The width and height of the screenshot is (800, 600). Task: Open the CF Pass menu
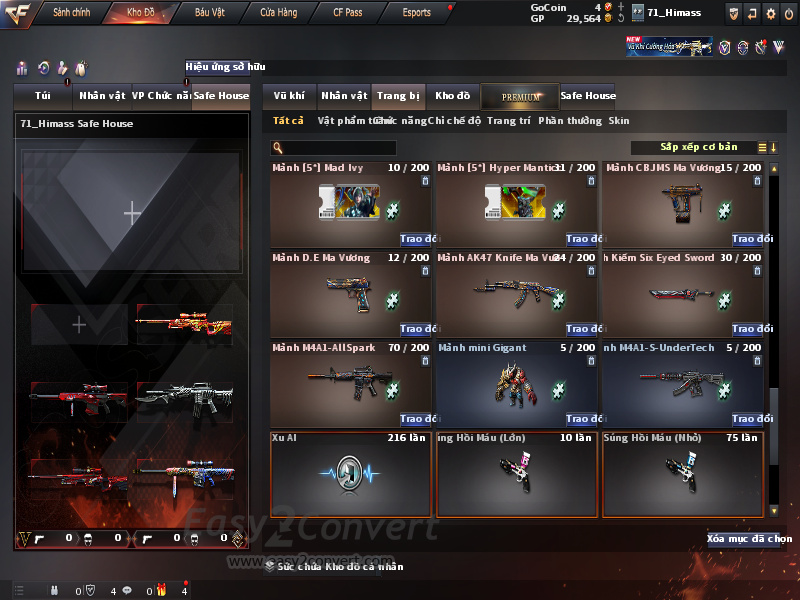[347, 12]
